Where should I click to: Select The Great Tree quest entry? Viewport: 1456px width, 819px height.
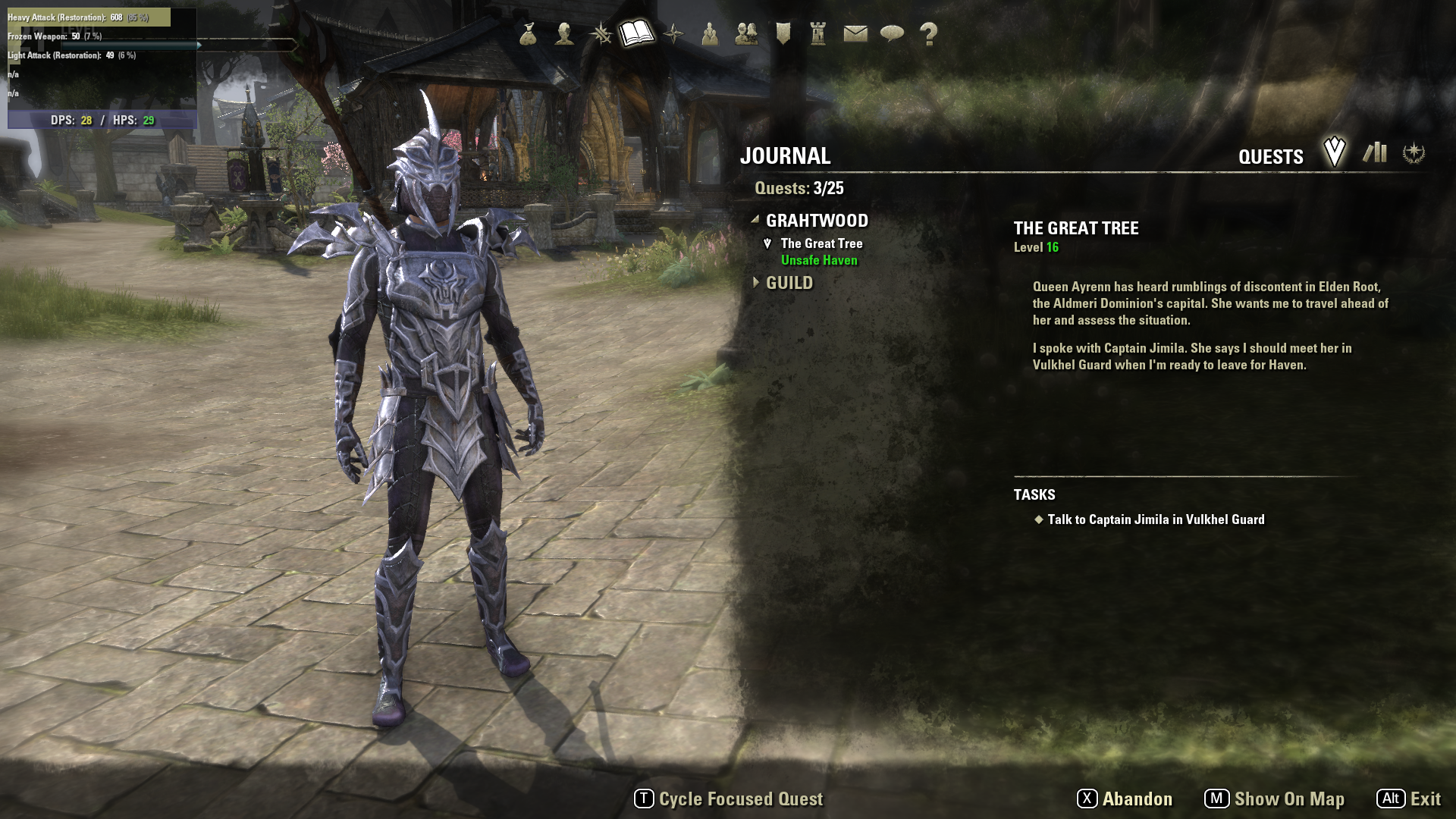pos(821,243)
